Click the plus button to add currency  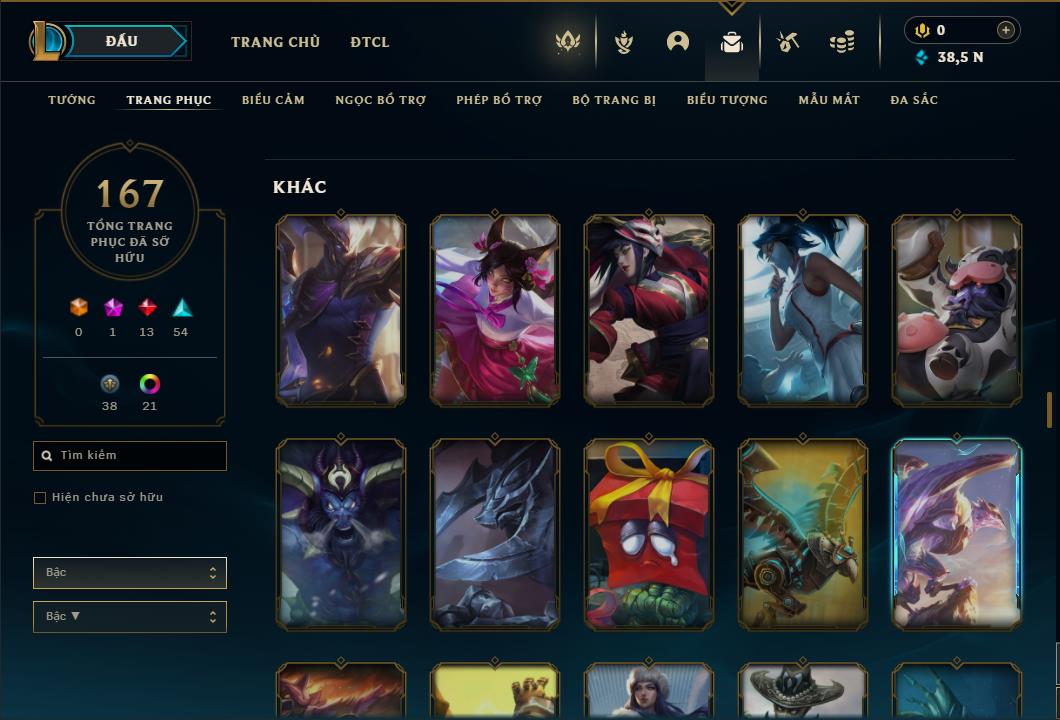1006,30
